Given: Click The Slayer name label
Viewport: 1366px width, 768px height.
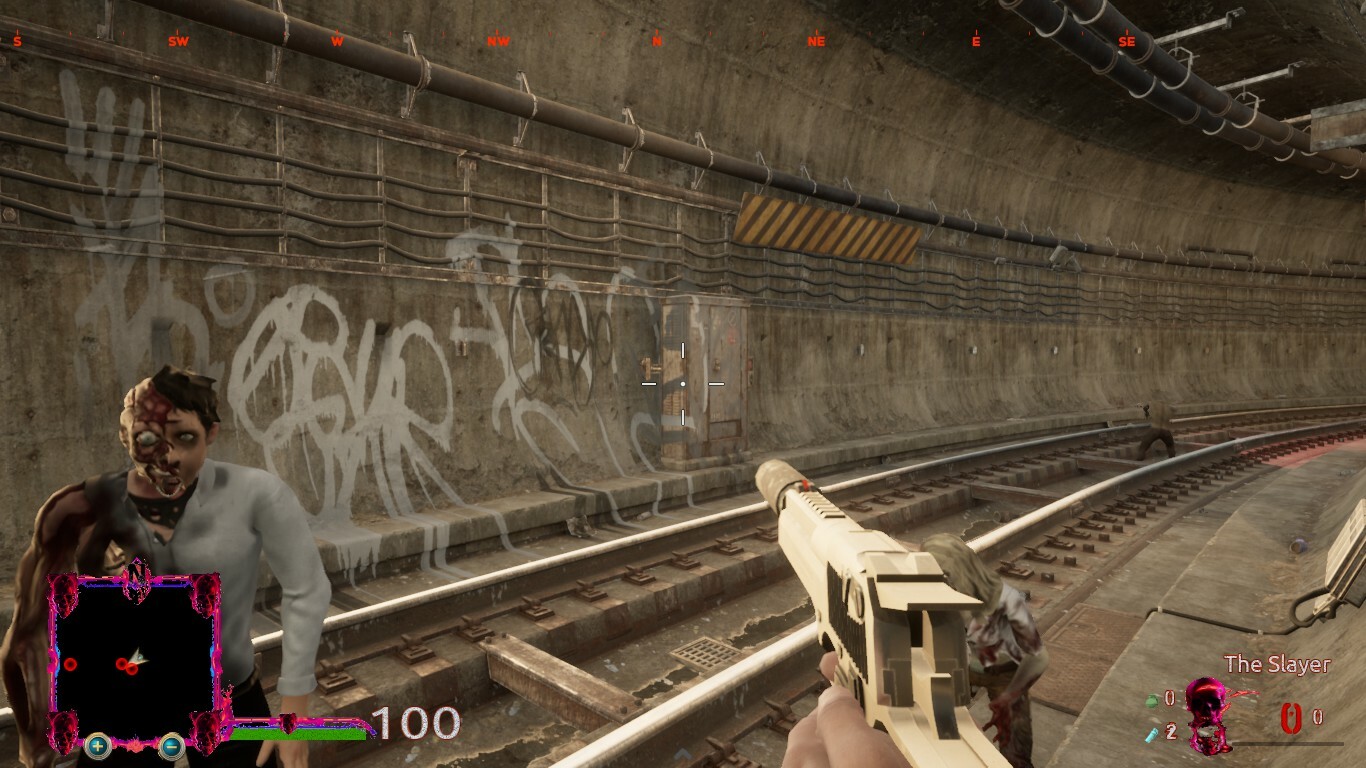Looking at the screenshot, I should 1278,663.
